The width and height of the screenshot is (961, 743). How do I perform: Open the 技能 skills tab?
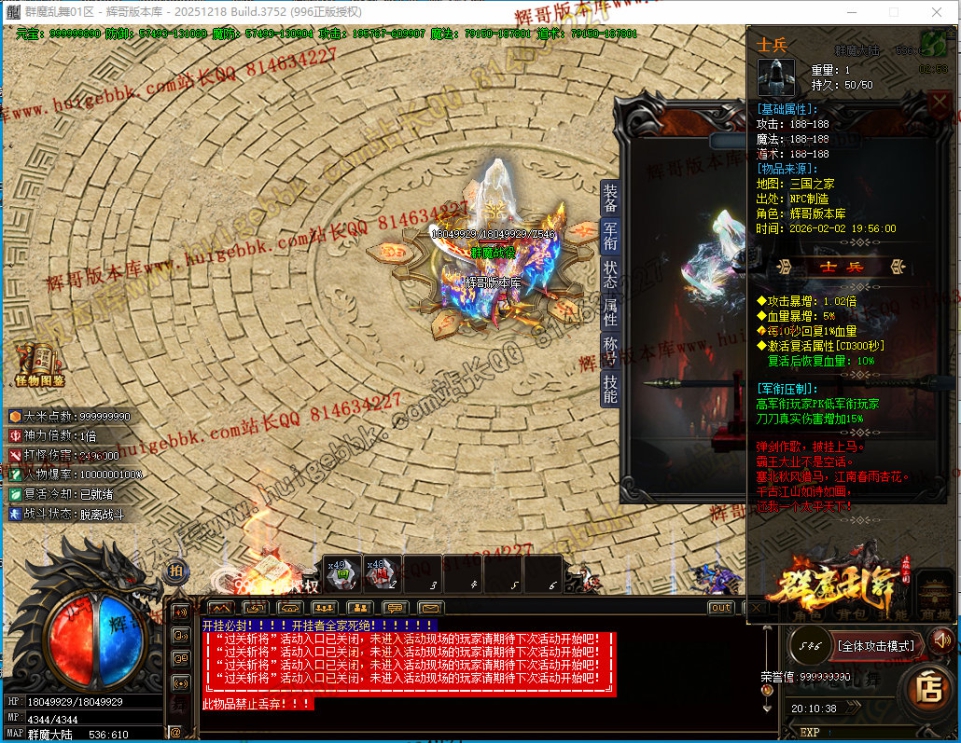click(x=610, y=389)
